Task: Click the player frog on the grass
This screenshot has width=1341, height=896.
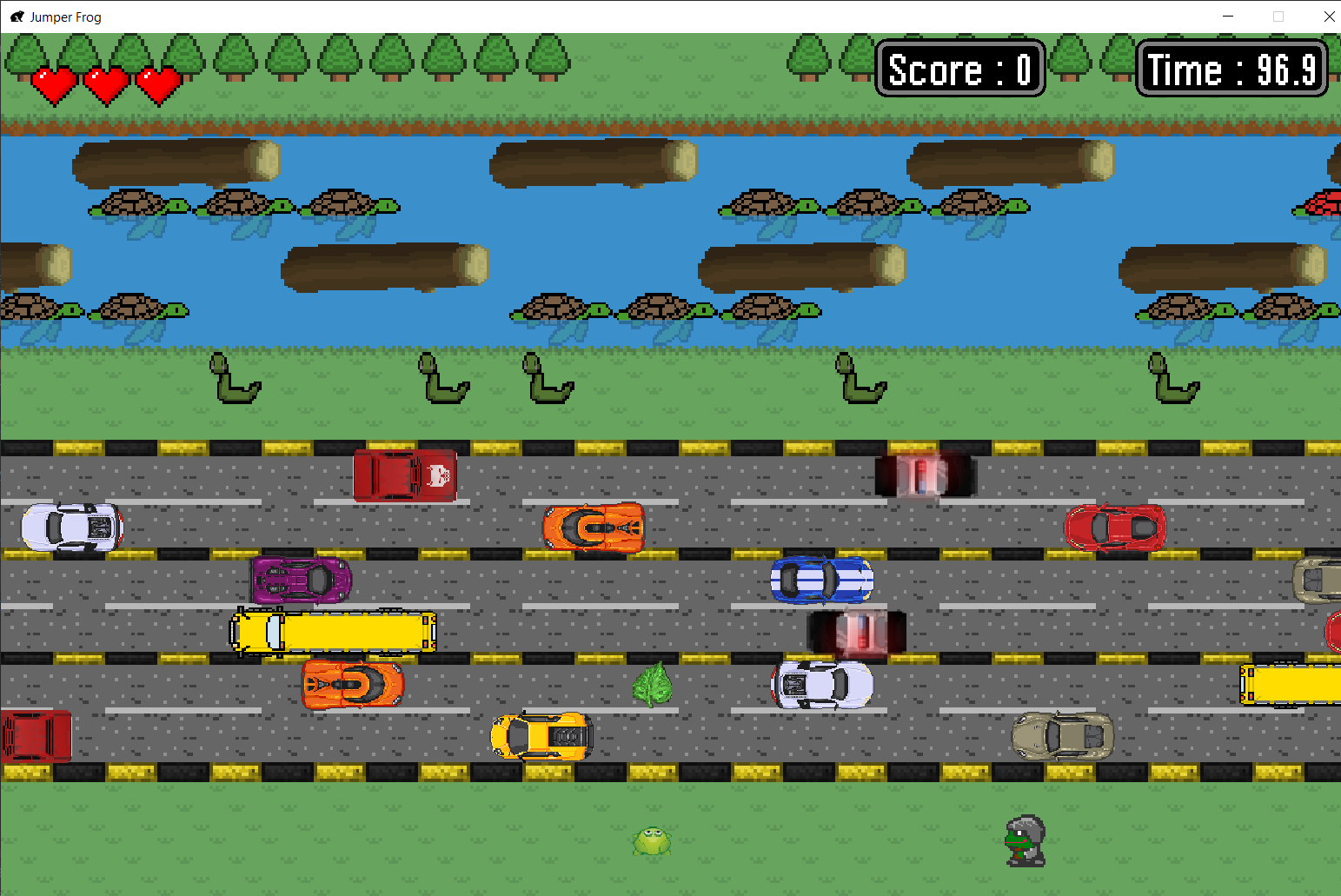Action: [652, 841]
